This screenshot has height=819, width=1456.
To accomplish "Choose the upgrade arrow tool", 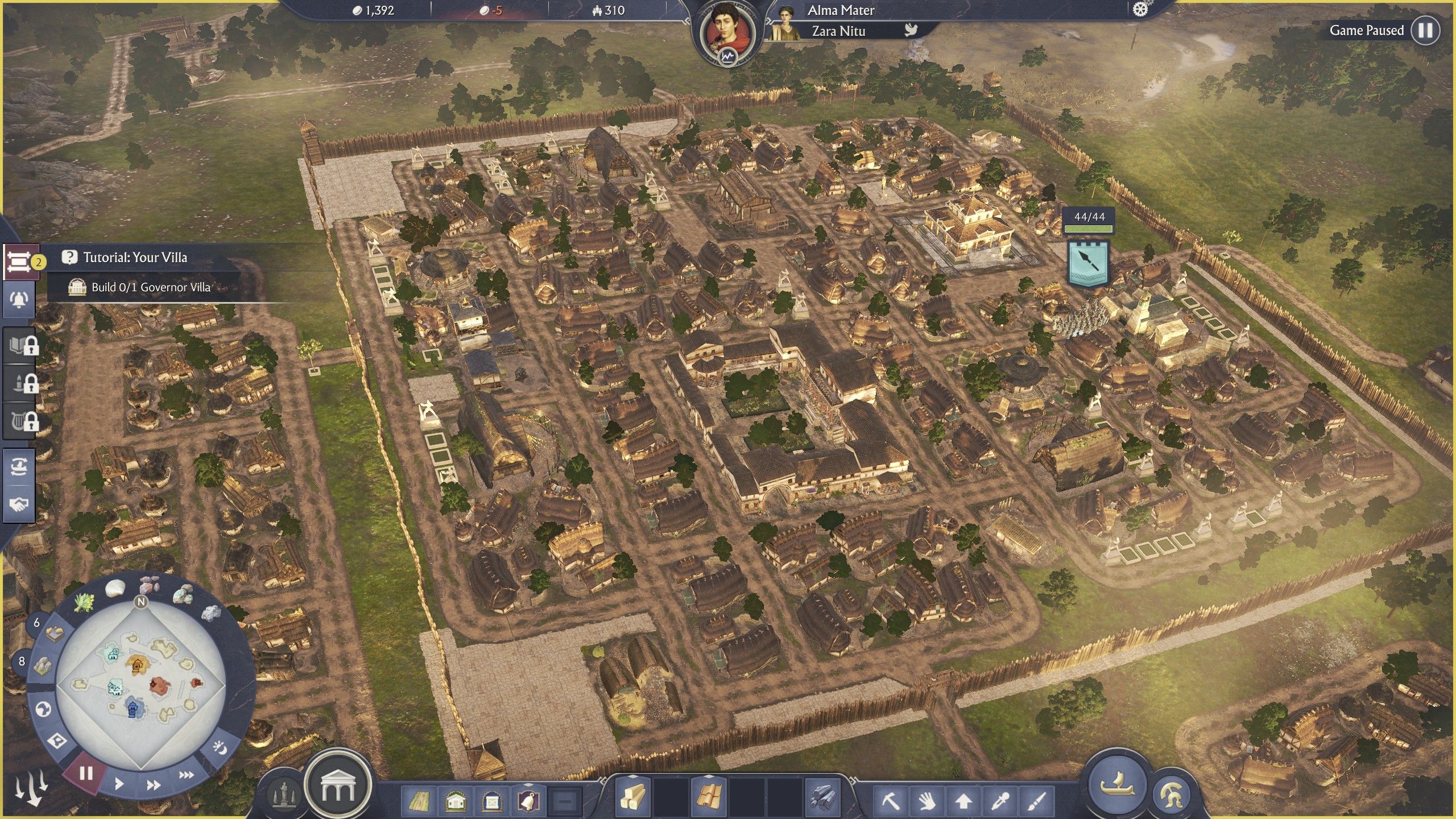I will tap(963, 801).
